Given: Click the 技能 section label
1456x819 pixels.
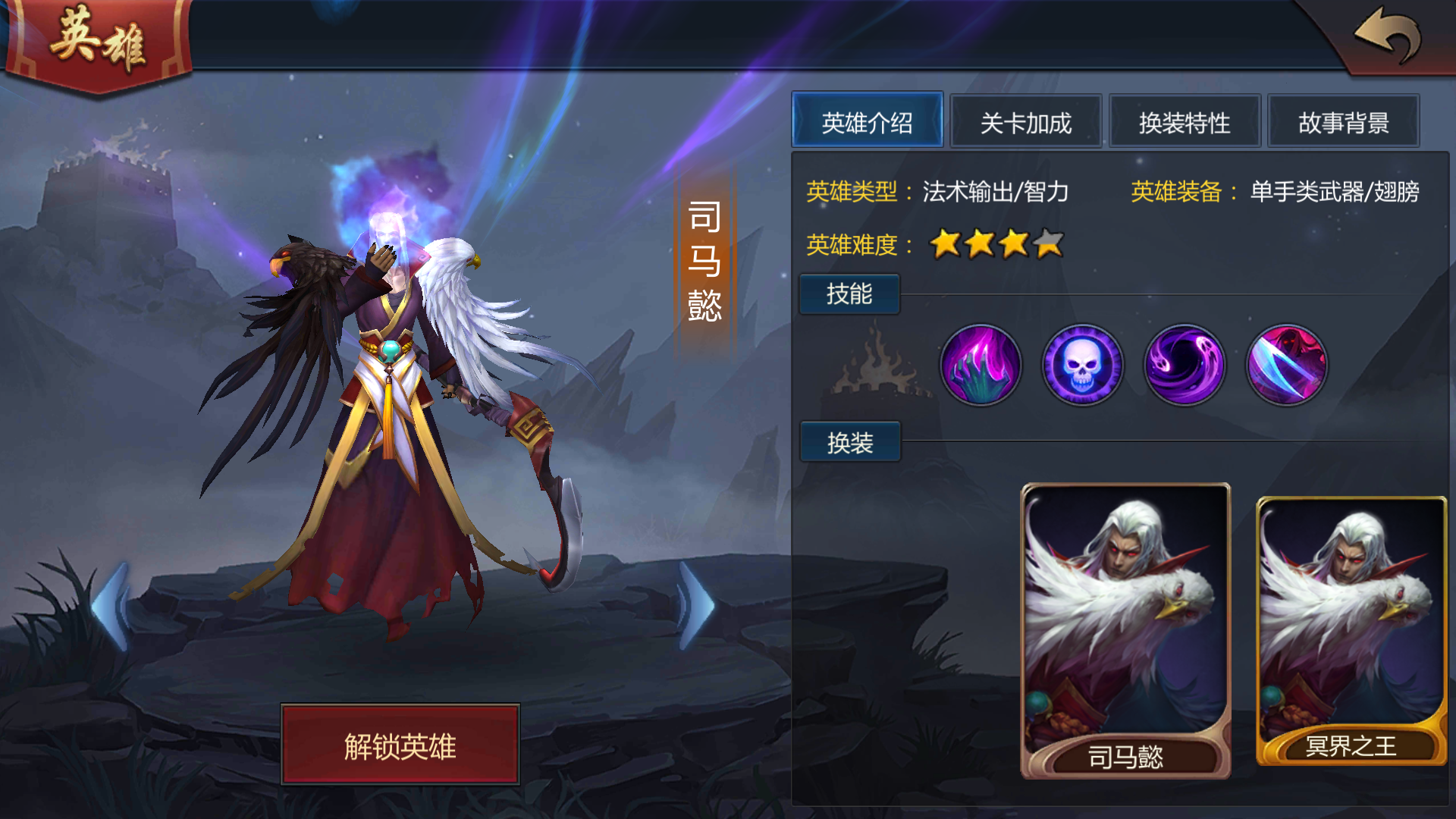Looking at the screenshot, I should [849, 294].
